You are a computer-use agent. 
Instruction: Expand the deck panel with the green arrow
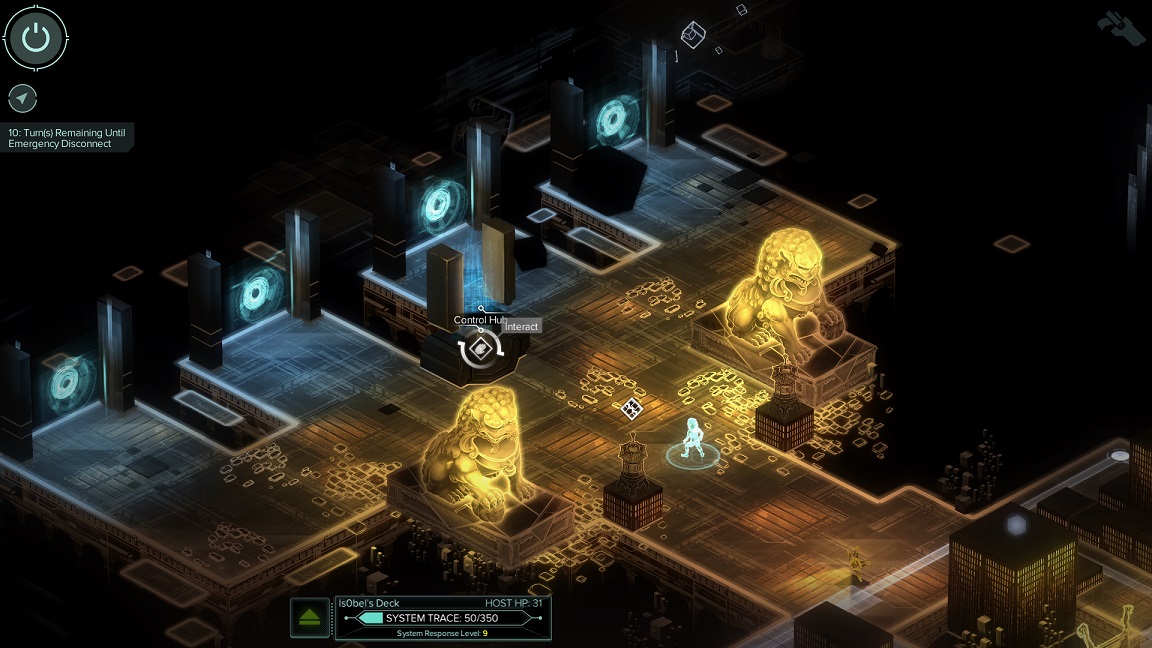[310, 617]
